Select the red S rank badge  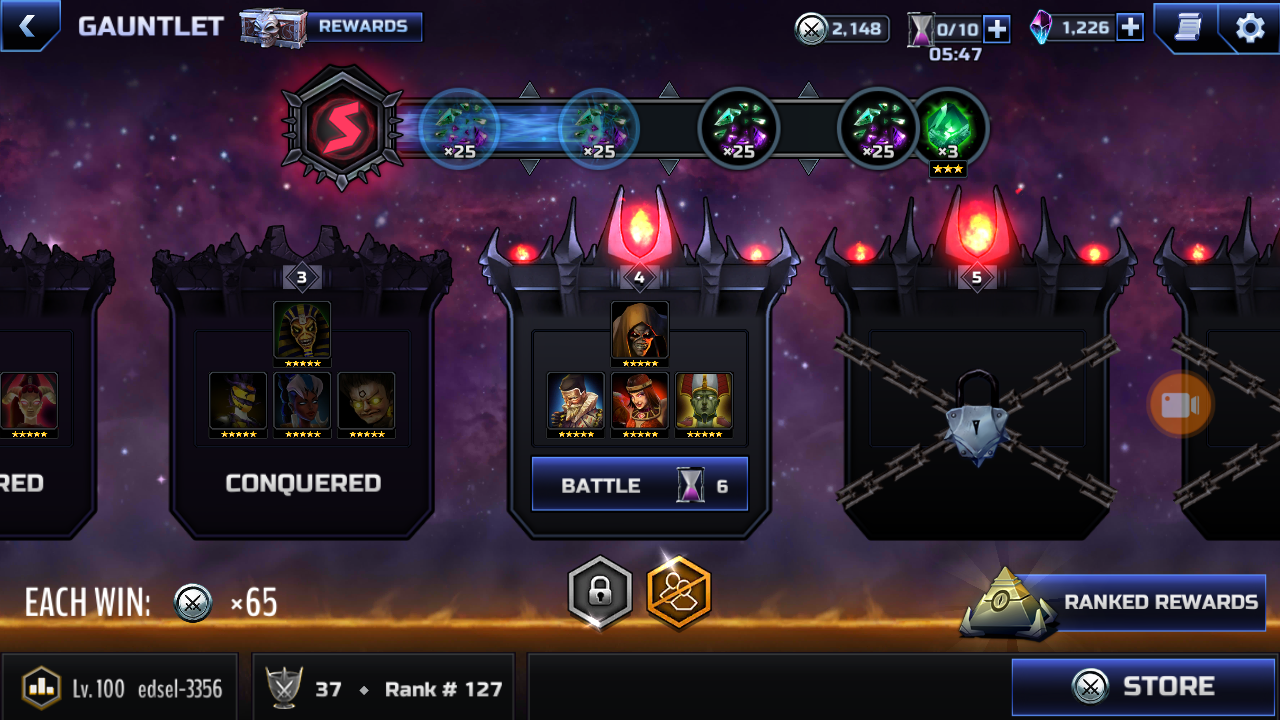coord(341,128)
